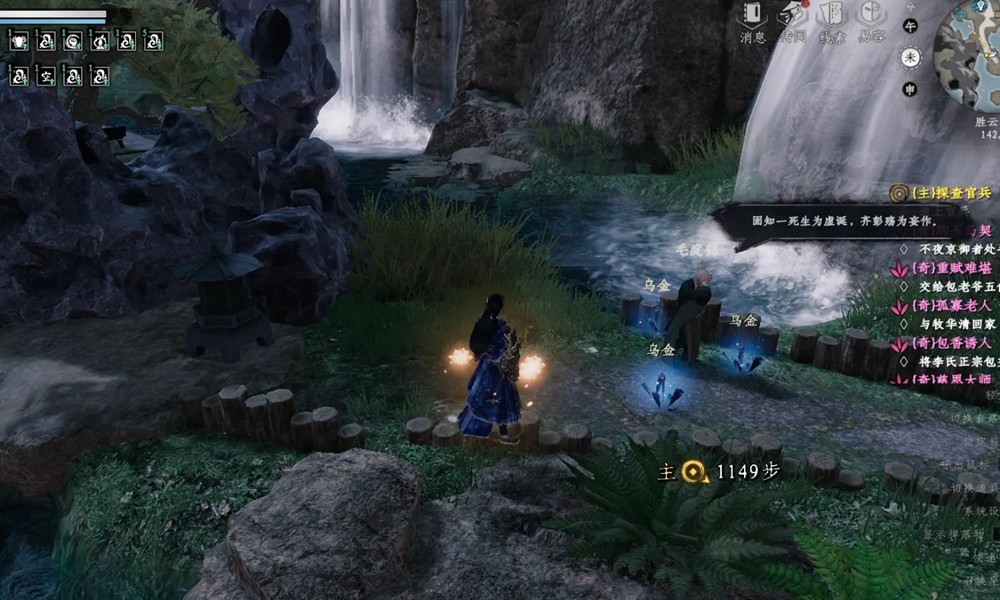Select the highlighted 未 time-of-day marker

910,57
